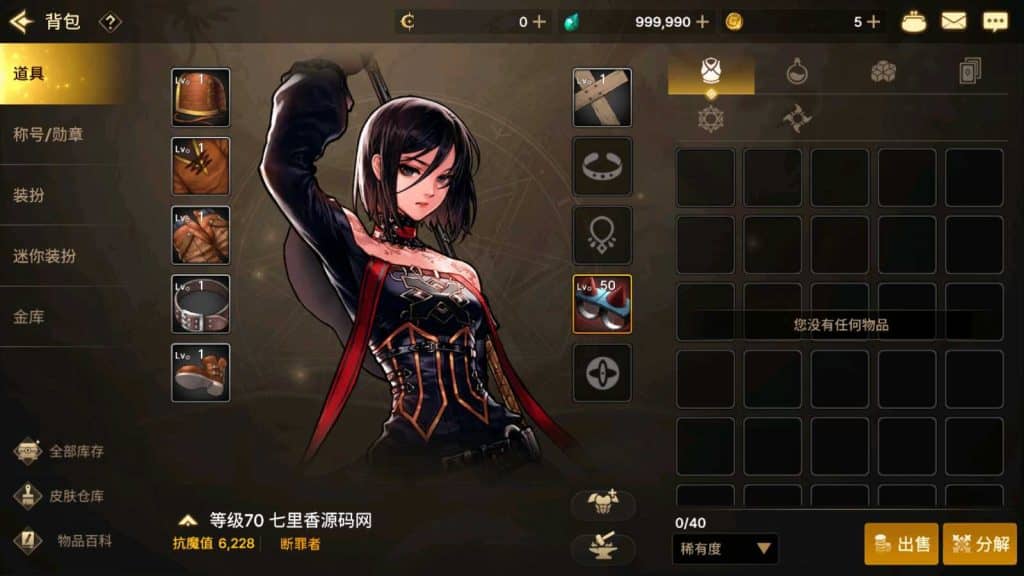The image size is (1024, 576).
Task: Select the level 50 spiked accessory slot
Action: (602, 304)
